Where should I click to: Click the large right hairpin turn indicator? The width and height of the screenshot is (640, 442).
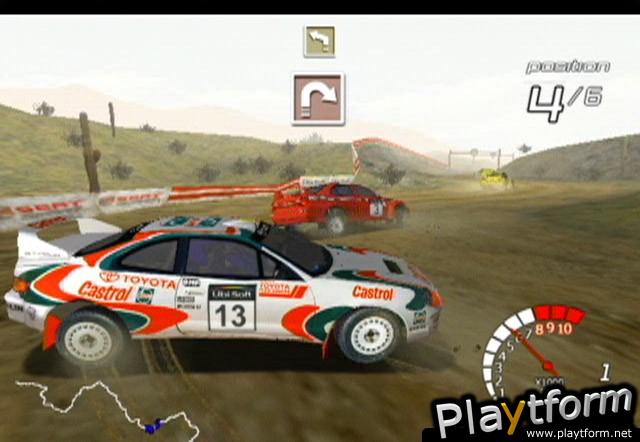pos(318,99)
